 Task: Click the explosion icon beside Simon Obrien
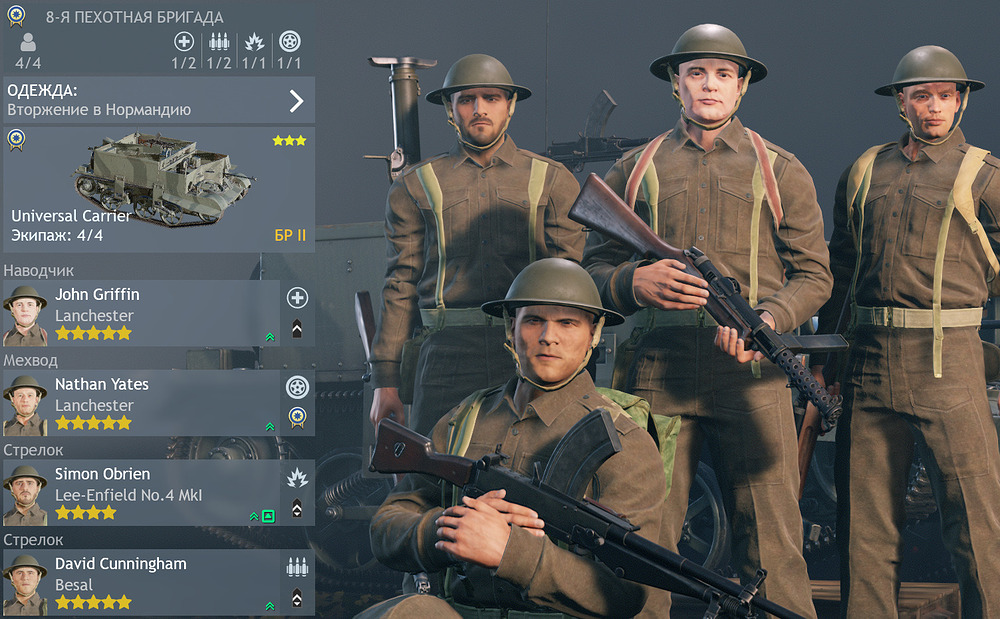click(x=297, y=477)
